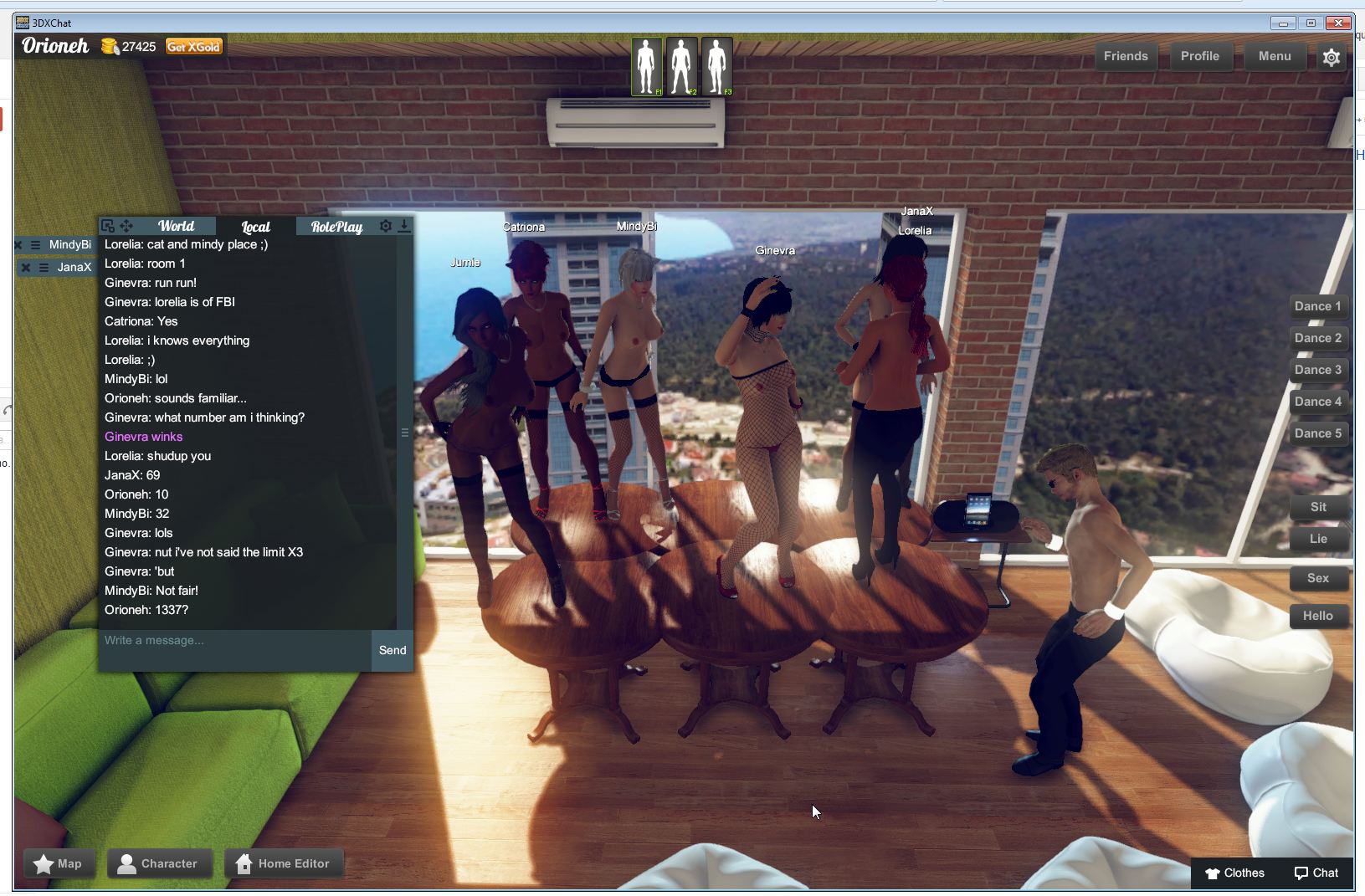Open the Character editor
1365x896 pixels.
160,863
